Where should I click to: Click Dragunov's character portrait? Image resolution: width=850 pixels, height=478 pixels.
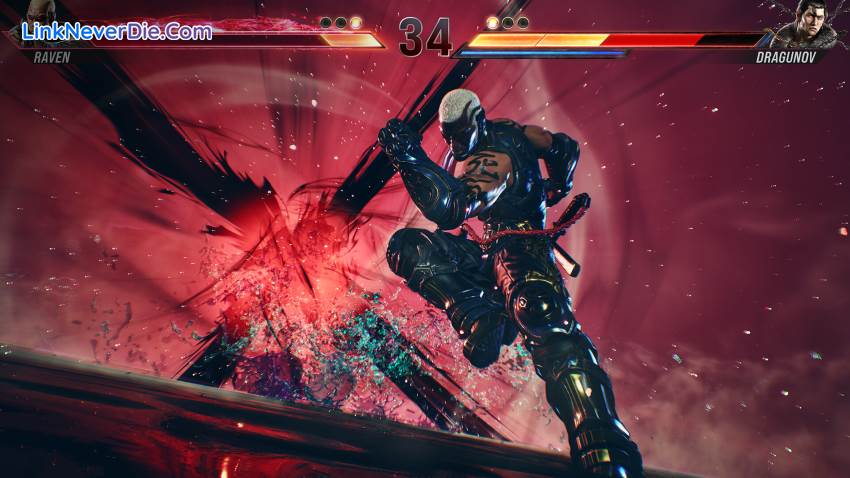click(x=813, y=23)
